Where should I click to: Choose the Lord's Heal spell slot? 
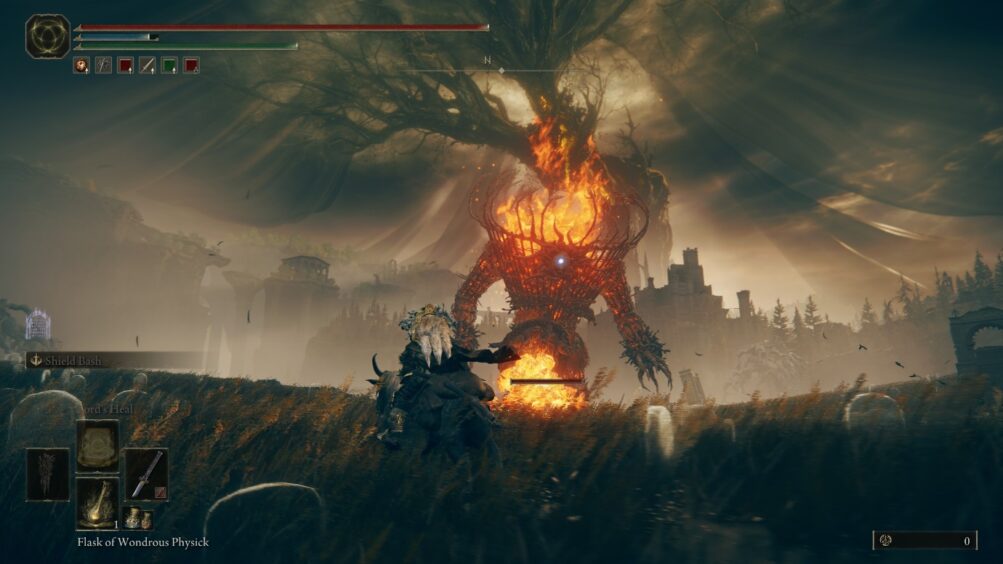[x=97, y=445]
